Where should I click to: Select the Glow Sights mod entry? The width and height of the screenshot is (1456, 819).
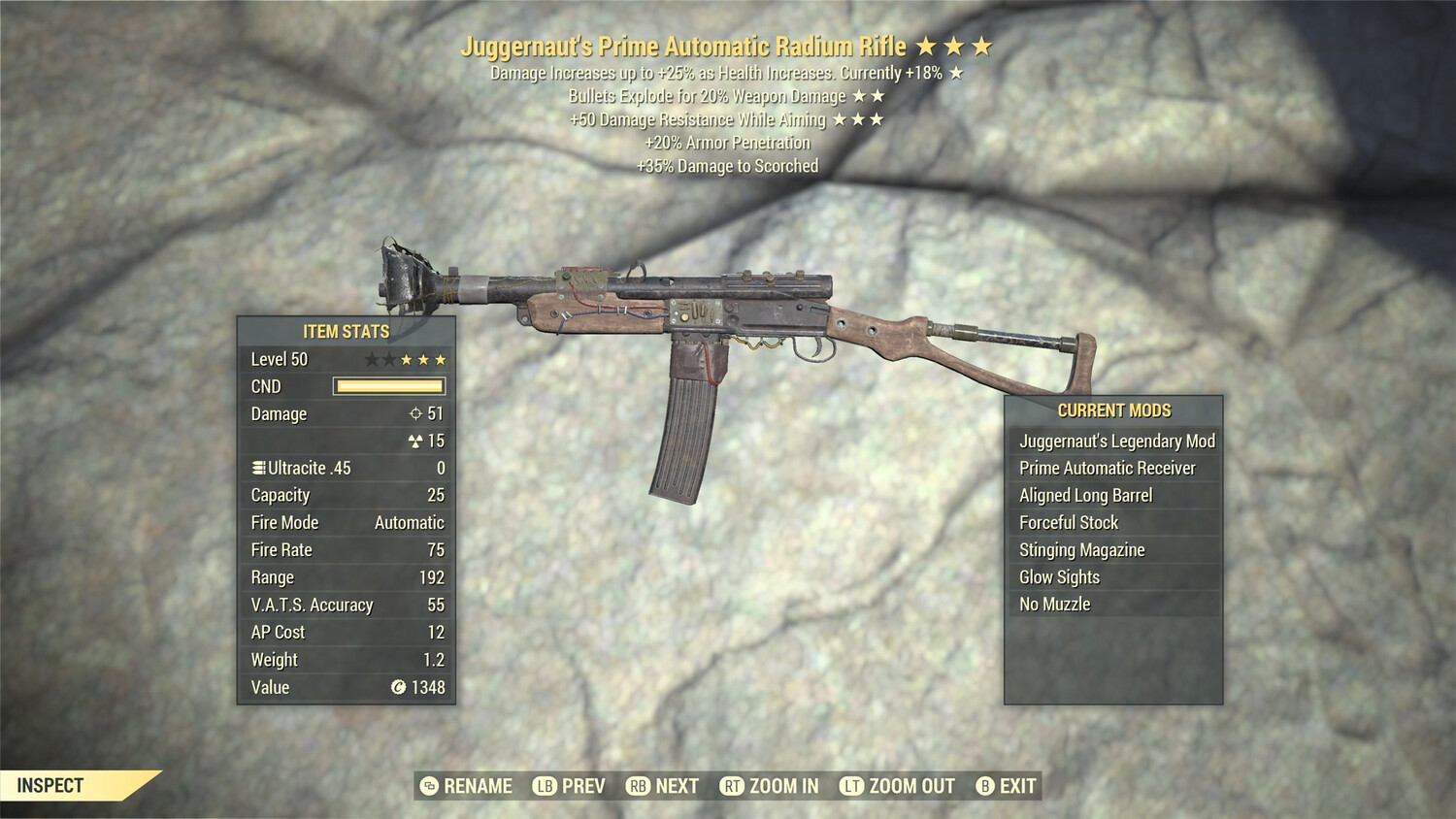(x=1058, y=576)
